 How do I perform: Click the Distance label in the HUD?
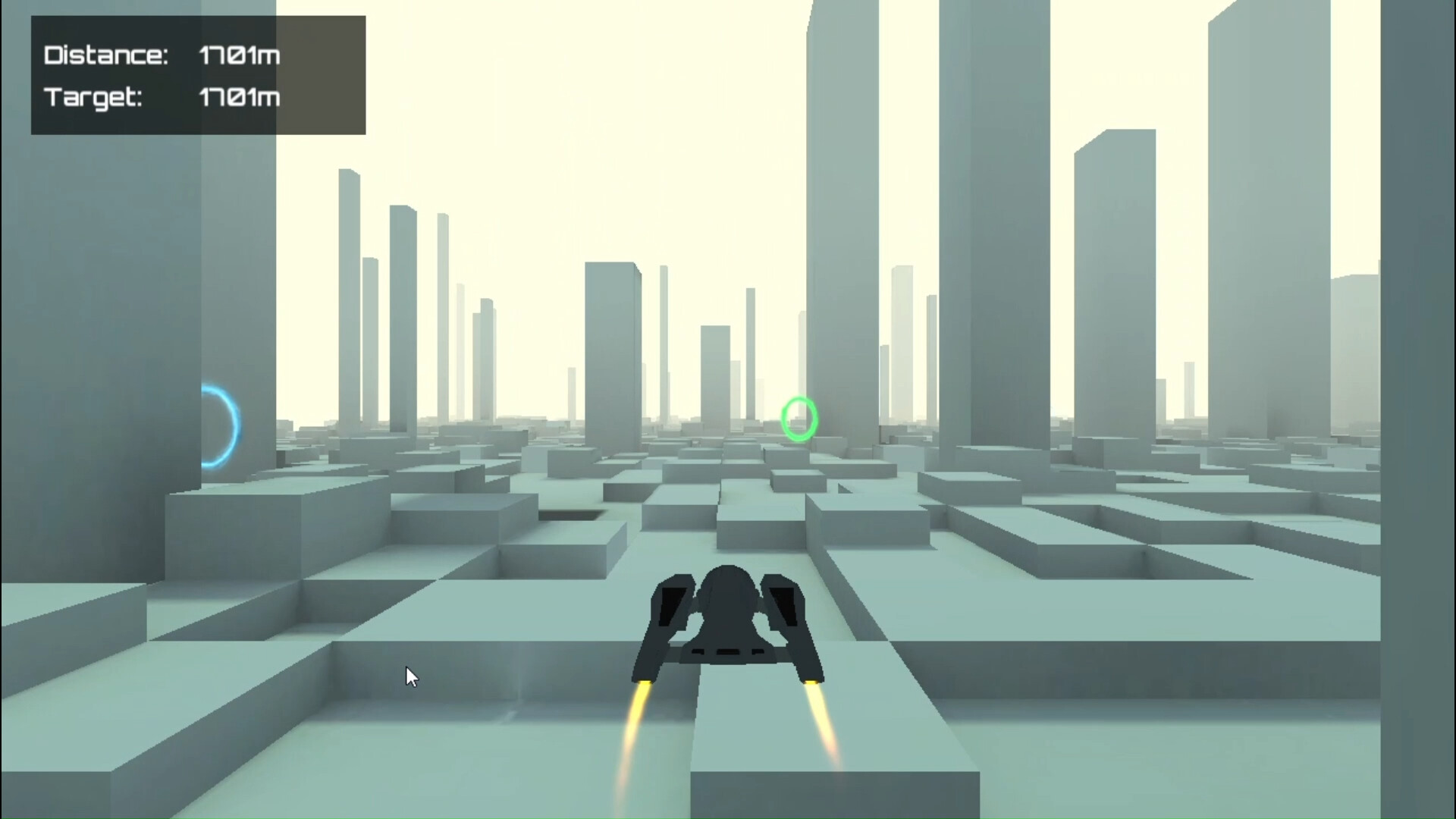point(106,55)
